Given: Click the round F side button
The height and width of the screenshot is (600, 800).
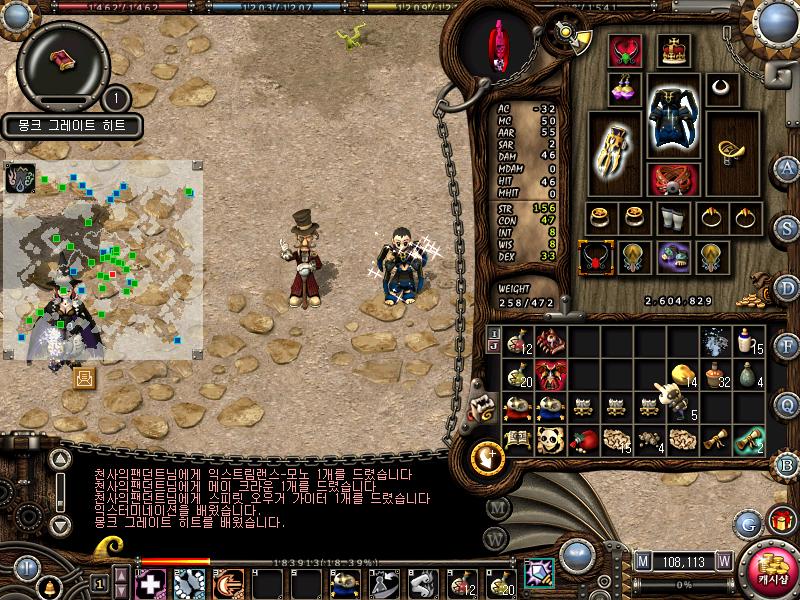Looking at the screenshot, I should tap(788, 347).
